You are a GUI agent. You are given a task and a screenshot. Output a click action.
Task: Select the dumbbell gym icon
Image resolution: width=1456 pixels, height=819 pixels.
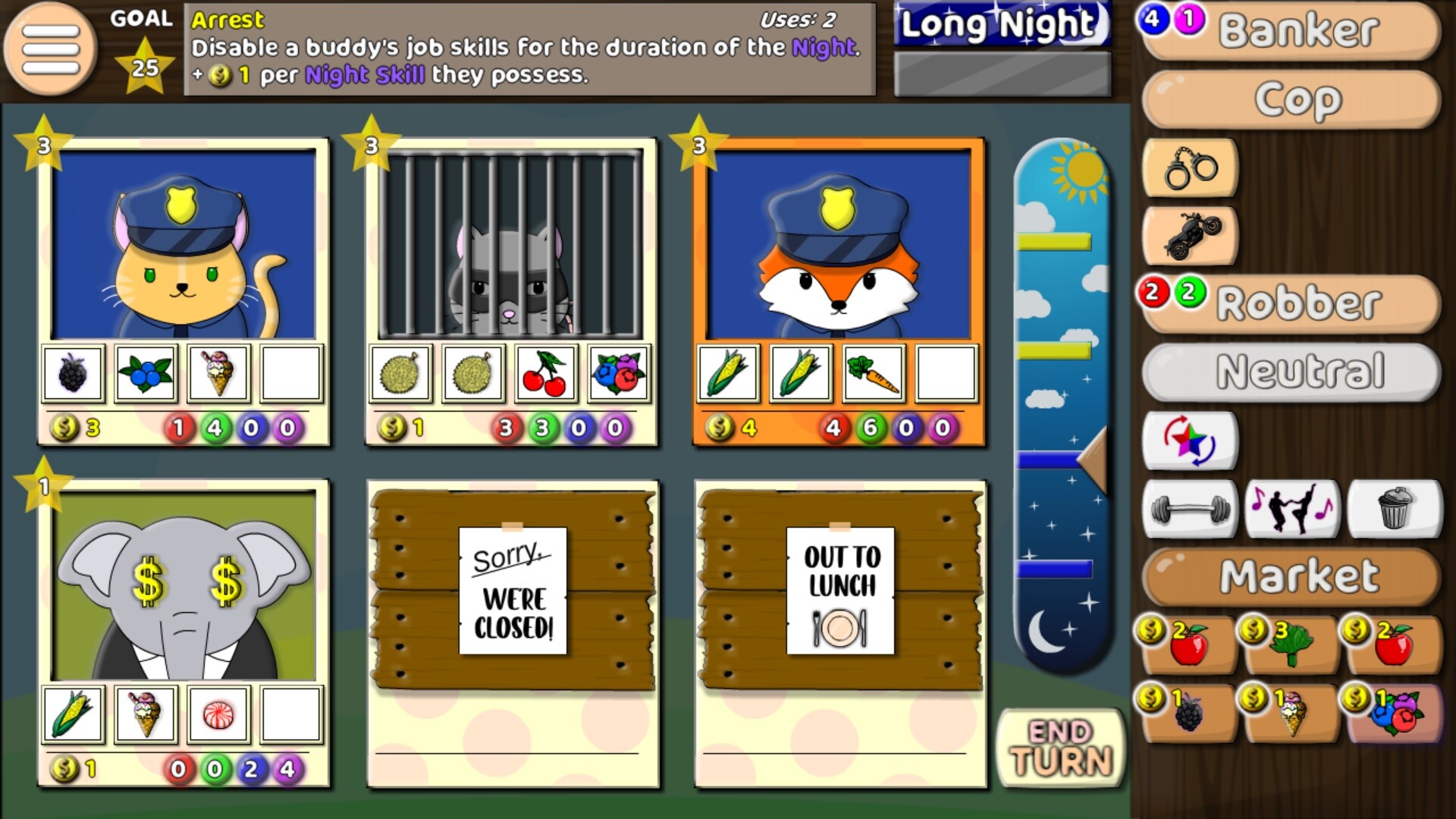click(1190, 510)
